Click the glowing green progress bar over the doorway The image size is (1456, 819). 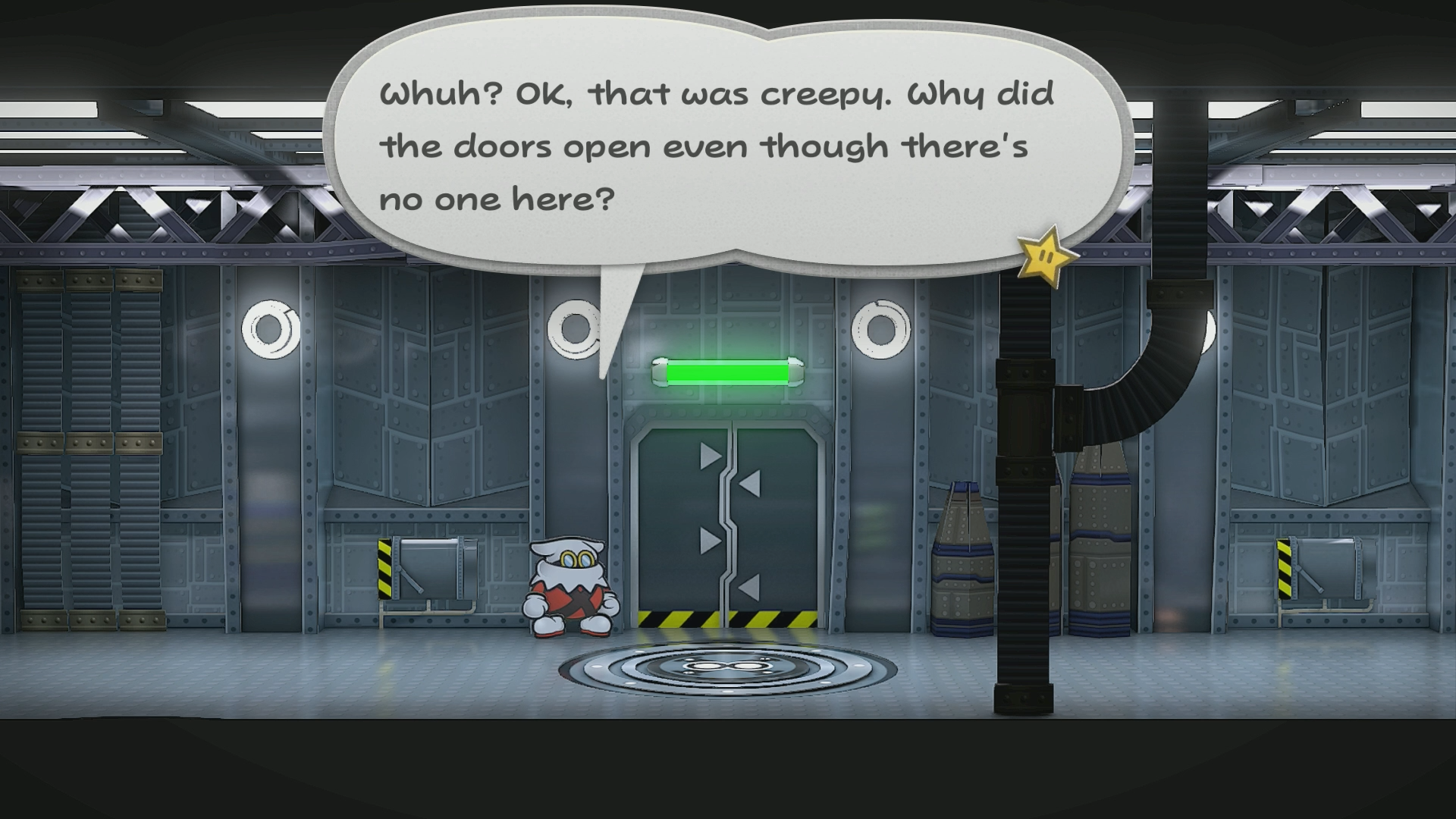[728, 372]
